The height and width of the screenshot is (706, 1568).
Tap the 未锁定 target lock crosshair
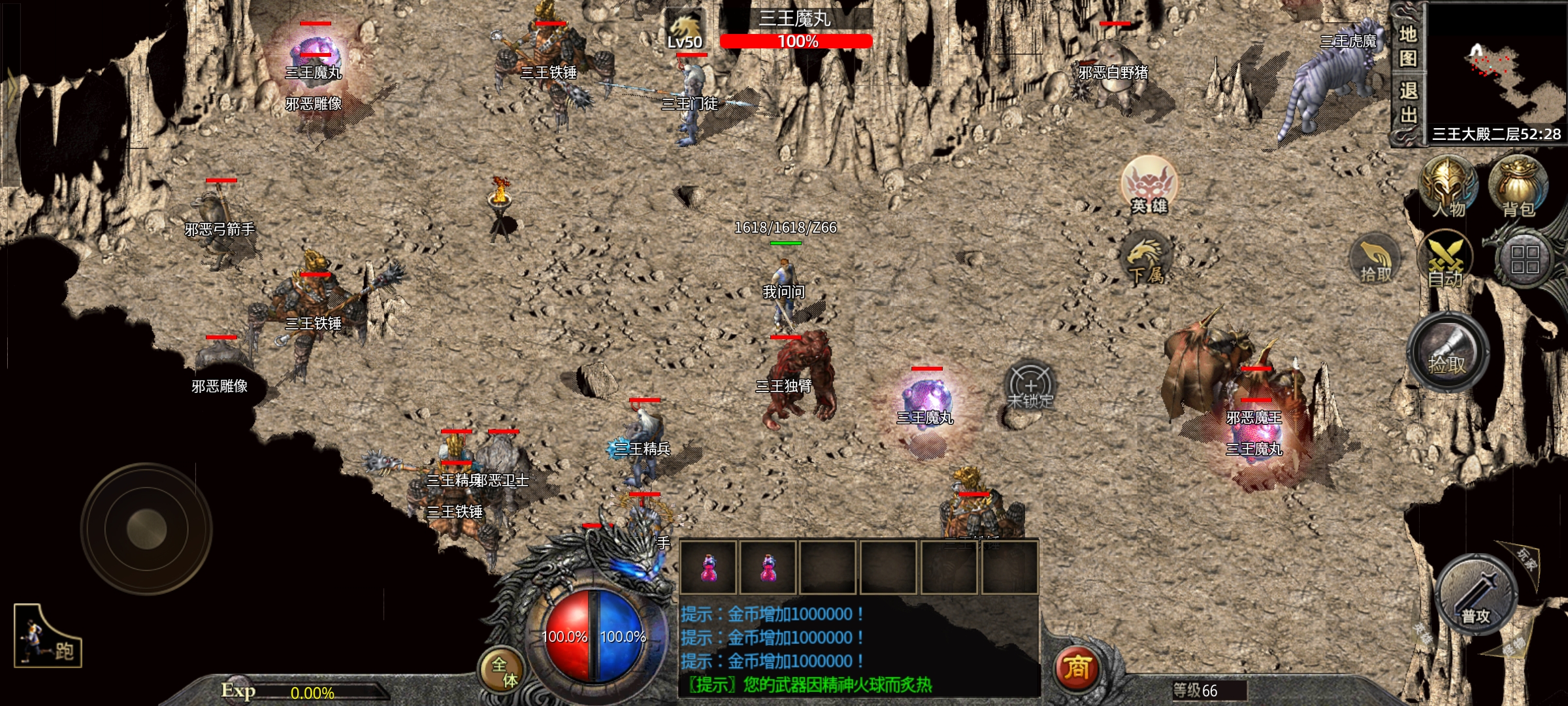1030,387
